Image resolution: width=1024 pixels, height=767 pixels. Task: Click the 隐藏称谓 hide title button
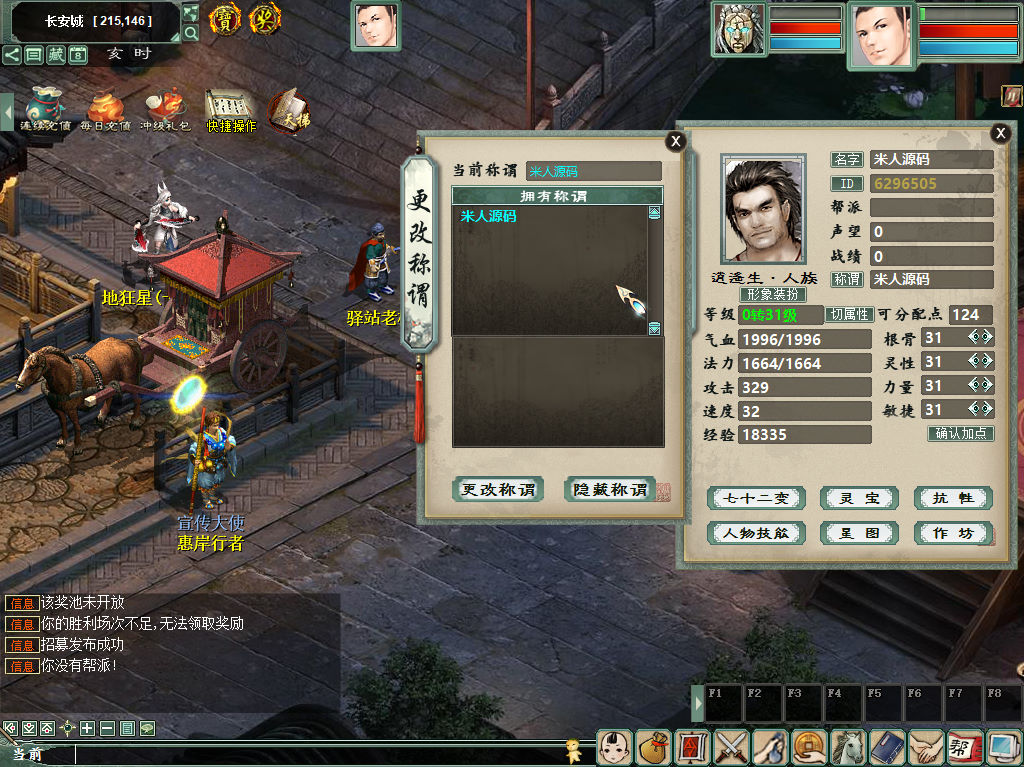click(x=610, y=490)
